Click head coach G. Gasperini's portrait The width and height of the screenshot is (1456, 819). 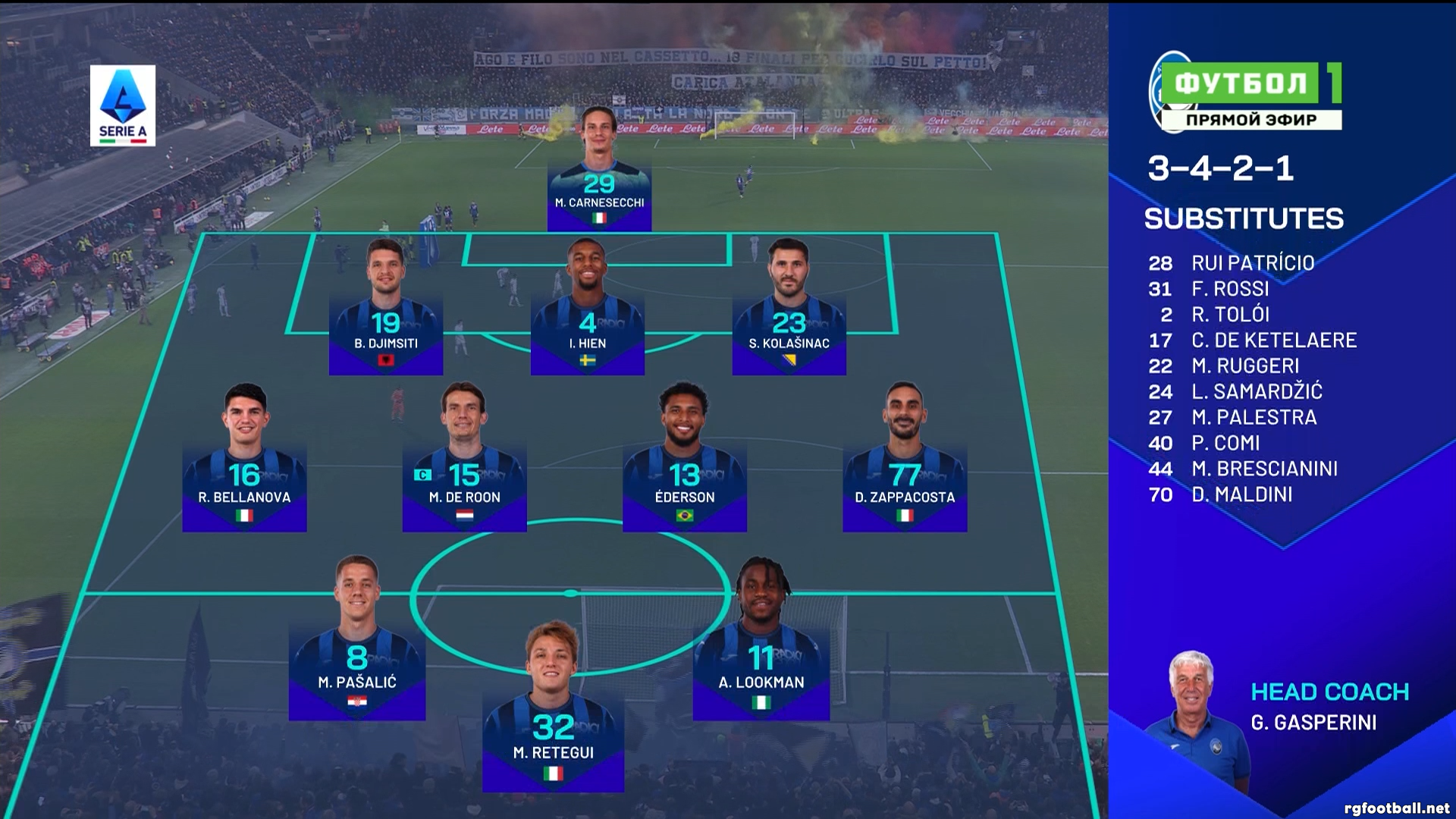point(1195,713)
